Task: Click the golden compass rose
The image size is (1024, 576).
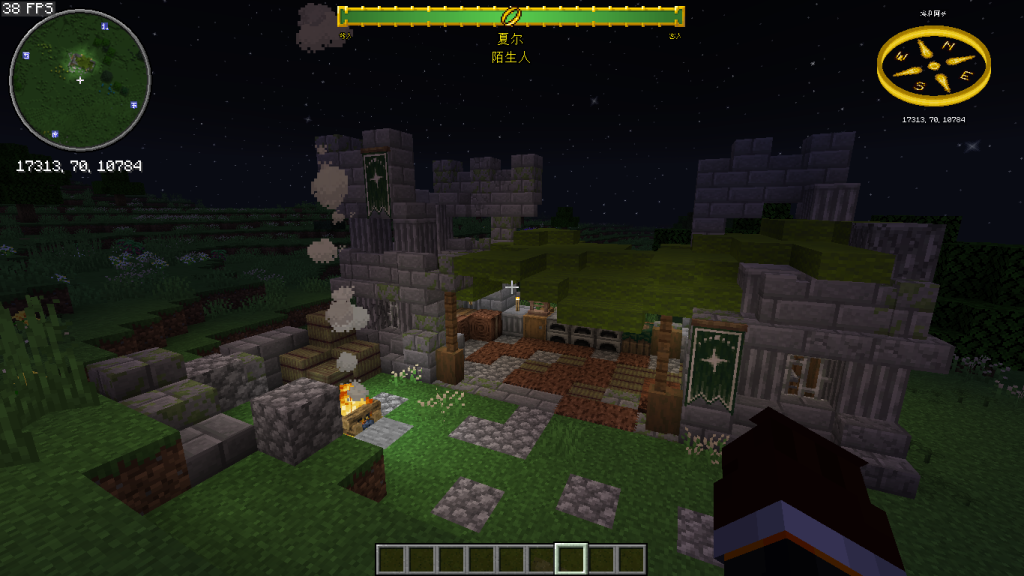Action: coord(933,66)
